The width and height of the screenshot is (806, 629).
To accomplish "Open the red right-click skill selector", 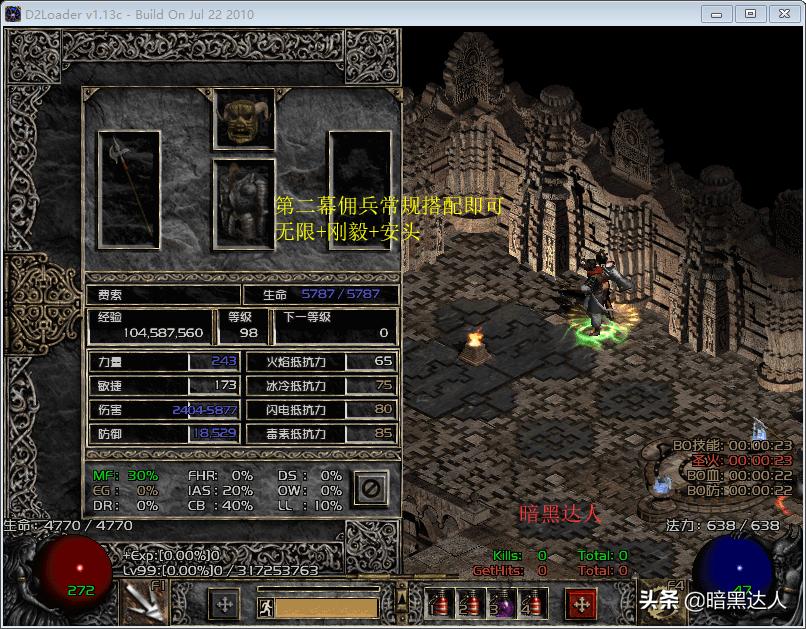I will pyautogui.click(x=582, y=603).
